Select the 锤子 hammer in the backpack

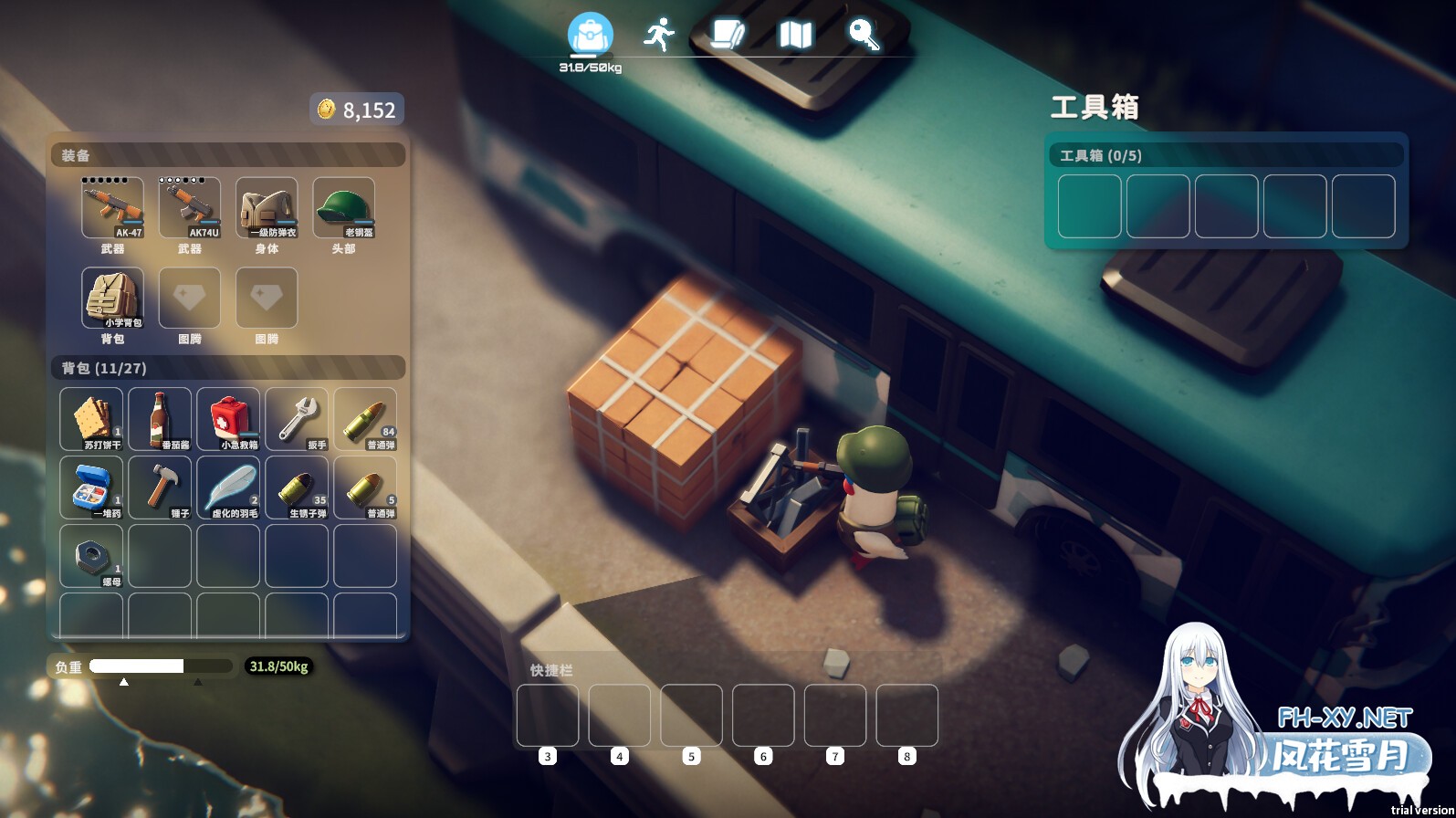coord(160,484)
